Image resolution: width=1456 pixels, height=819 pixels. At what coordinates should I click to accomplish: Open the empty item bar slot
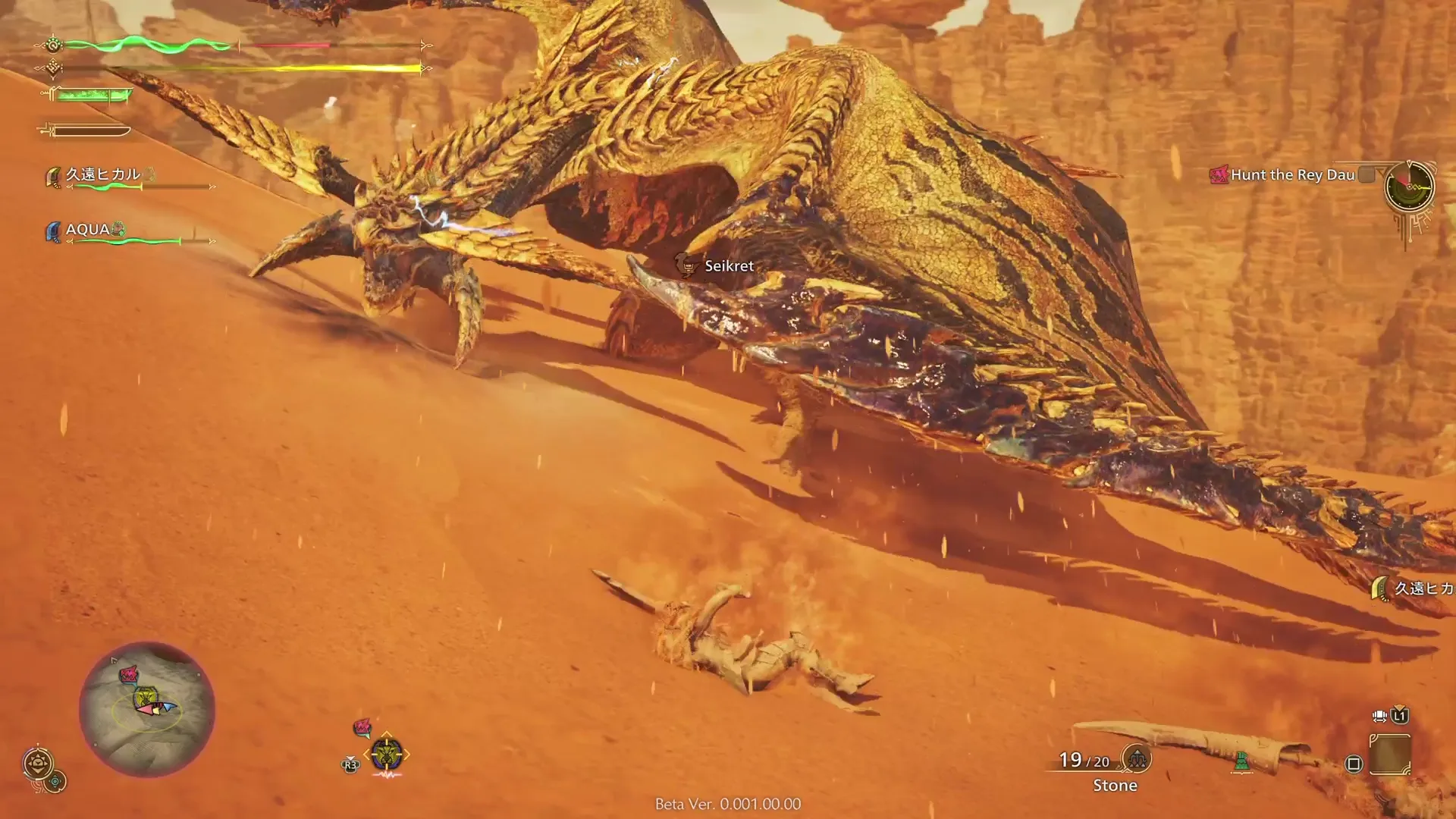1390,755
